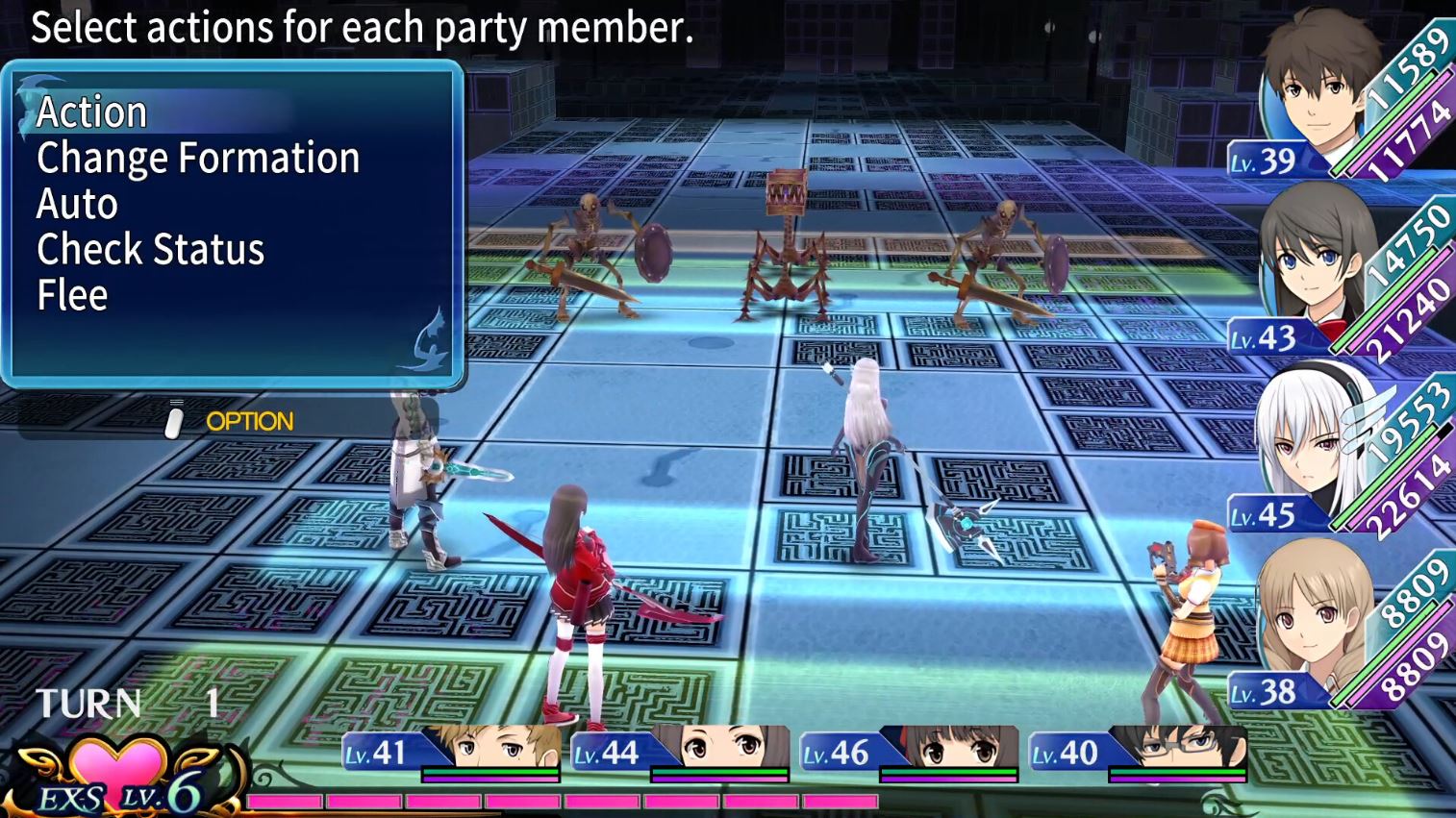Select the Action command

pos(92,112)
